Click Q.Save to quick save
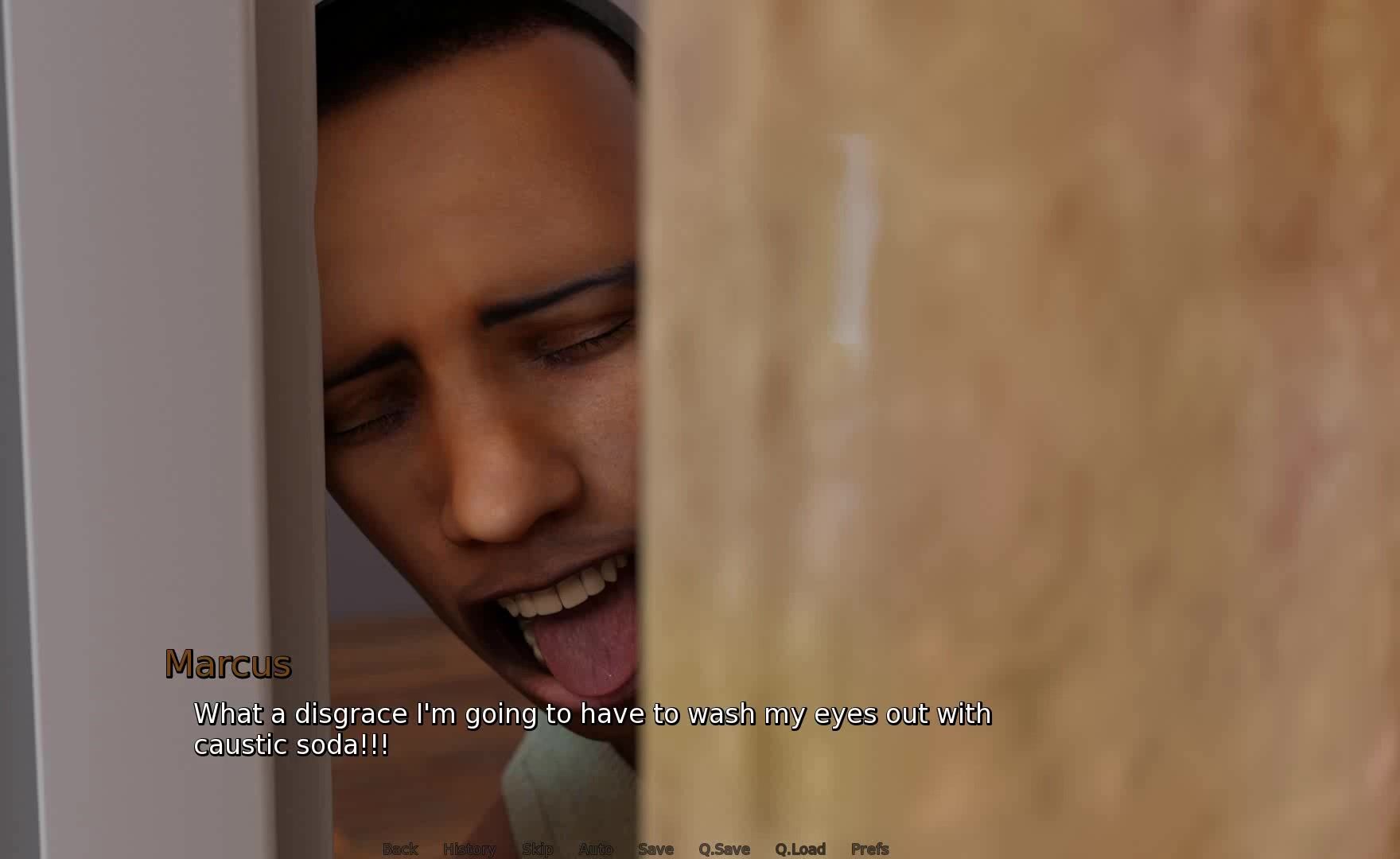The image size is (1400, 859). pos(724,849)
